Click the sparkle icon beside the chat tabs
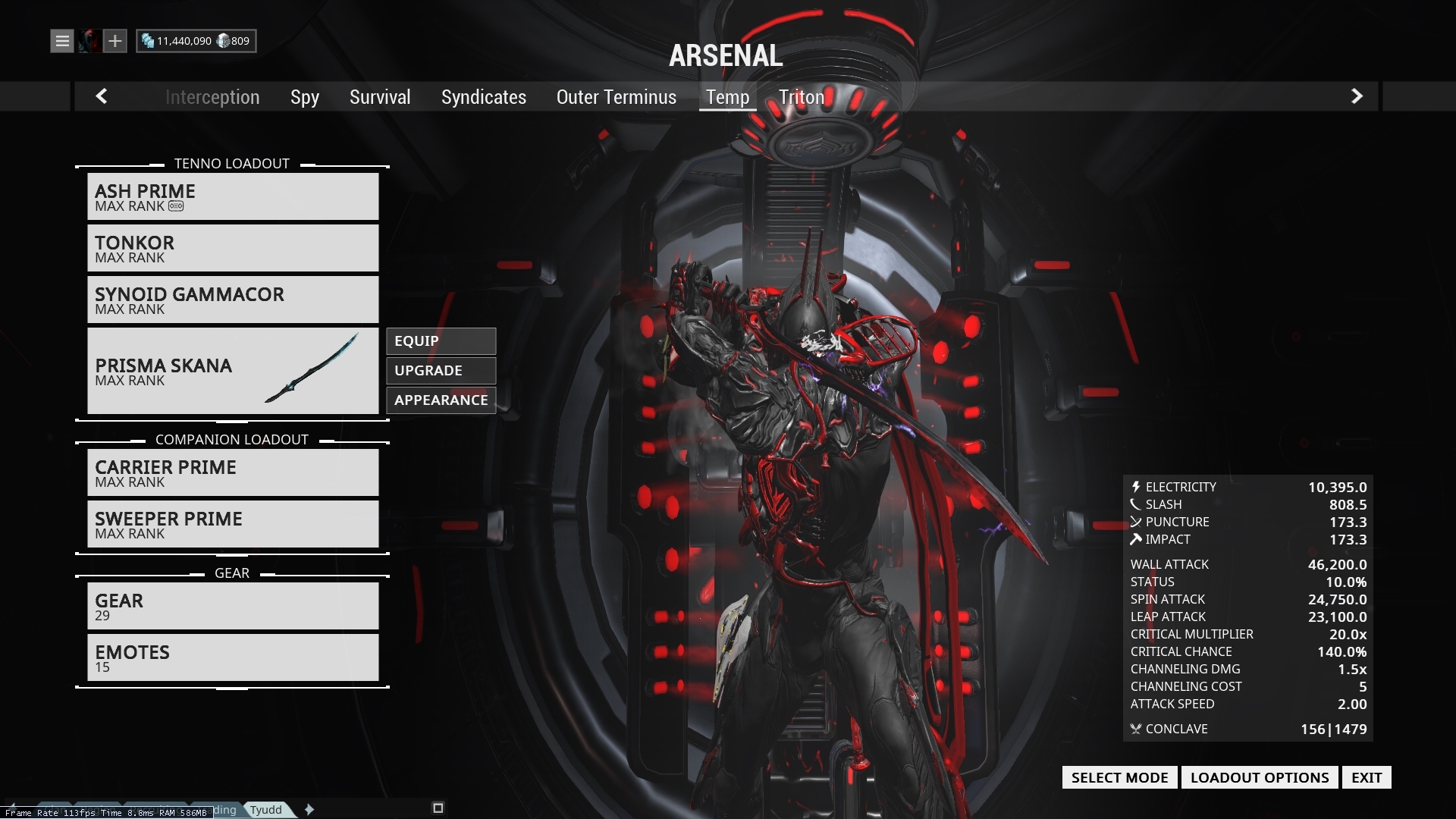Viewport: 1456px width, 819px height. (x=309, y=810)
